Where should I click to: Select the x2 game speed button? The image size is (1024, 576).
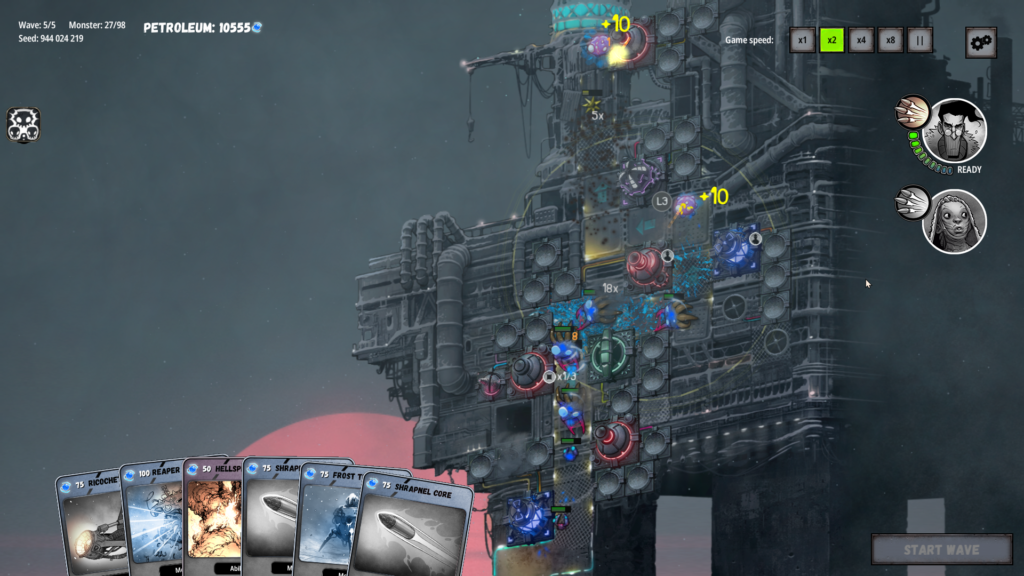(832, 41)
